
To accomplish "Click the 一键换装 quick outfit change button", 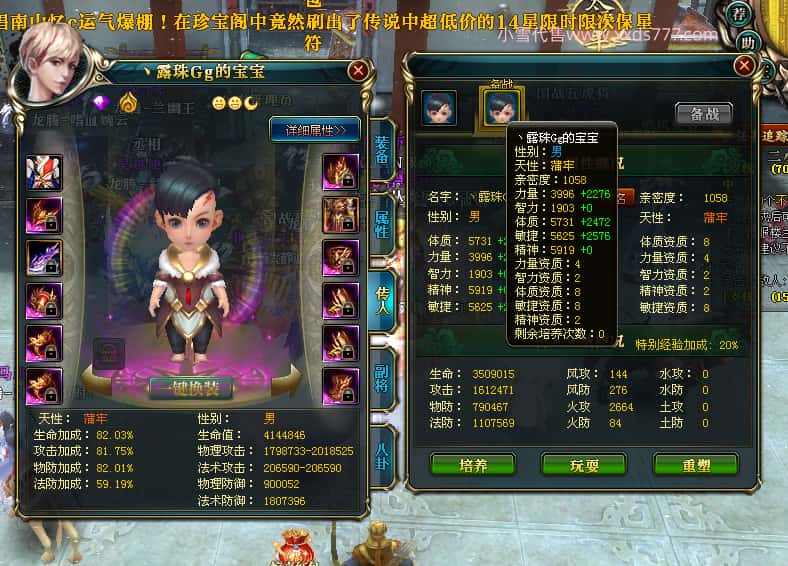I will click(190, 389).
